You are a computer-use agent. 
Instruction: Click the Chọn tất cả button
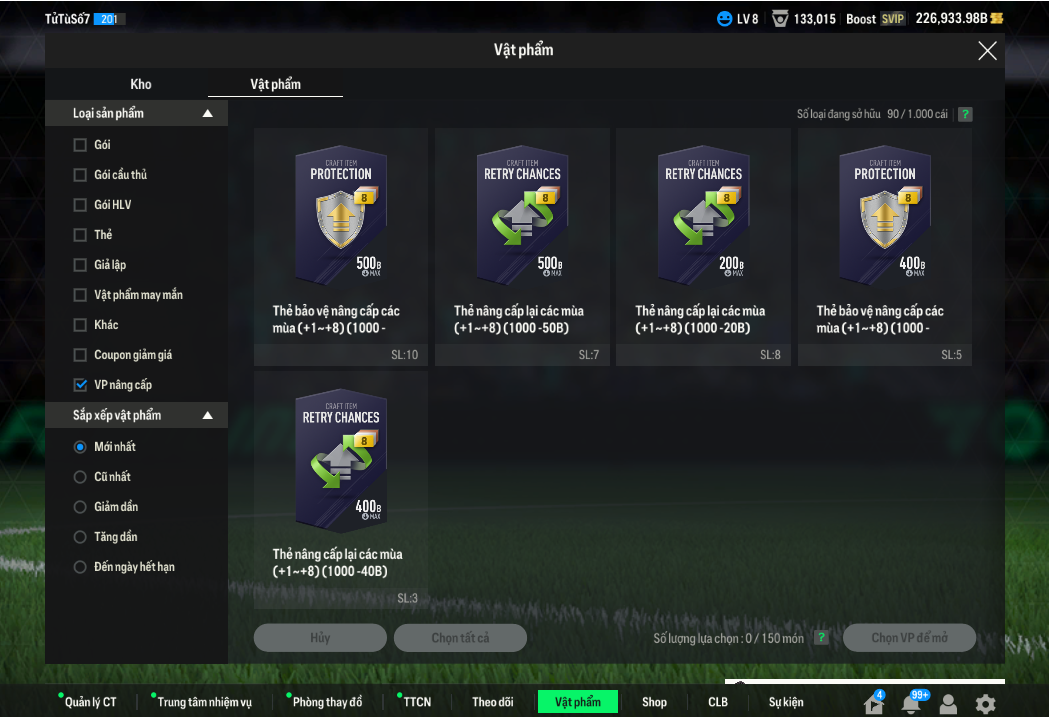click(460, 638)
